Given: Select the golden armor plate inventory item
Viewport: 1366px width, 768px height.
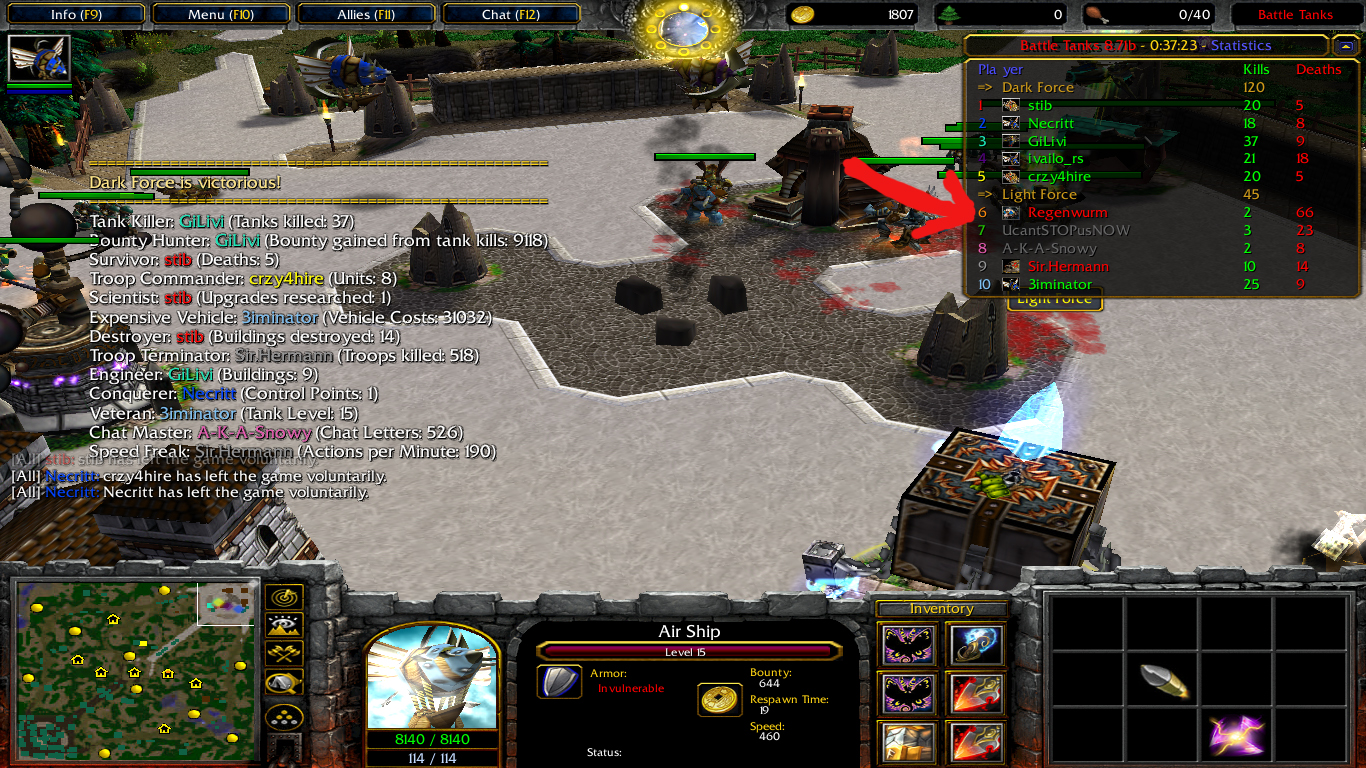Looking at the screenshot, I should [908, 742].
